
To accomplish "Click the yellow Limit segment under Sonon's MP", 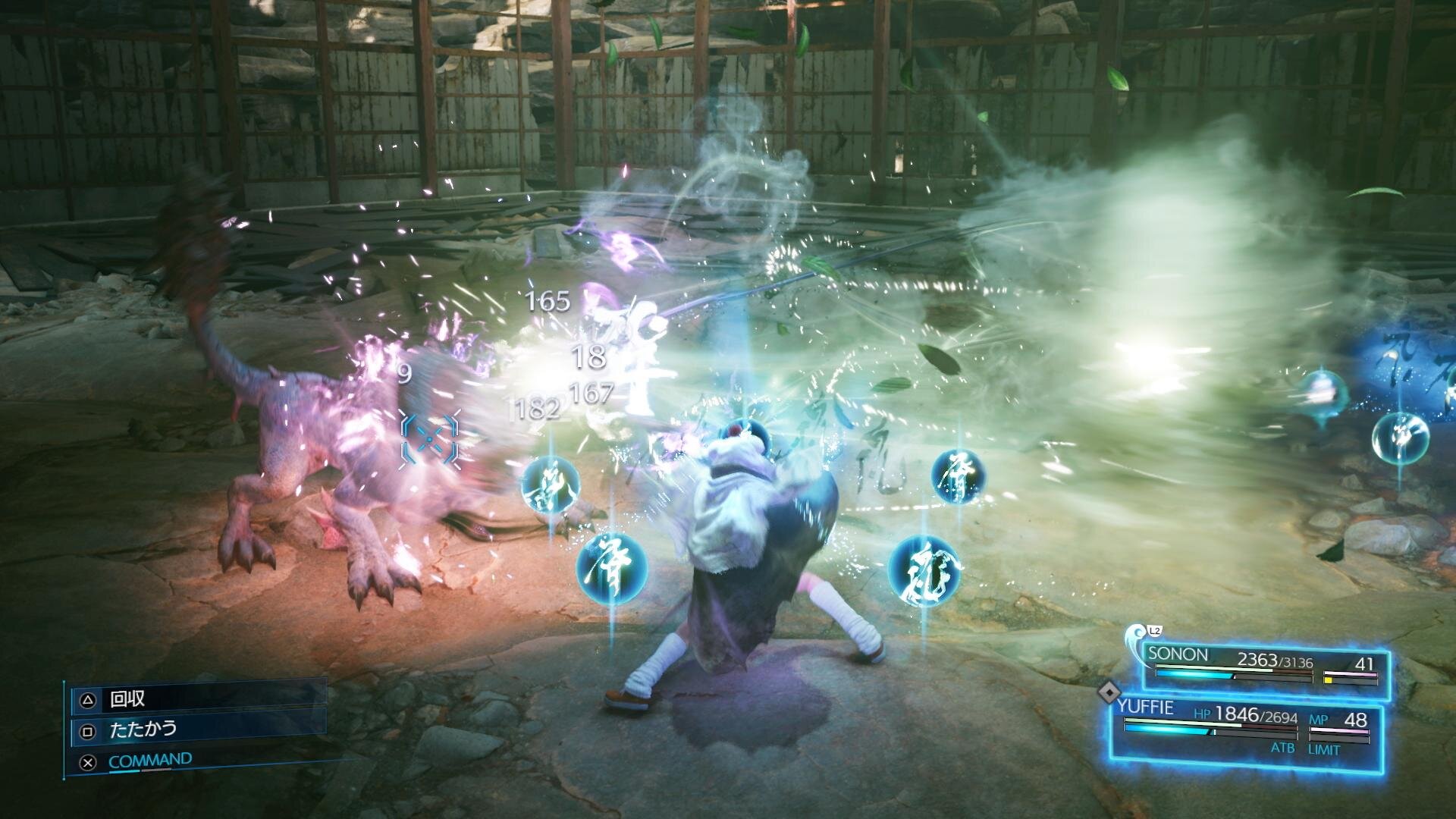I will 1329,680.
